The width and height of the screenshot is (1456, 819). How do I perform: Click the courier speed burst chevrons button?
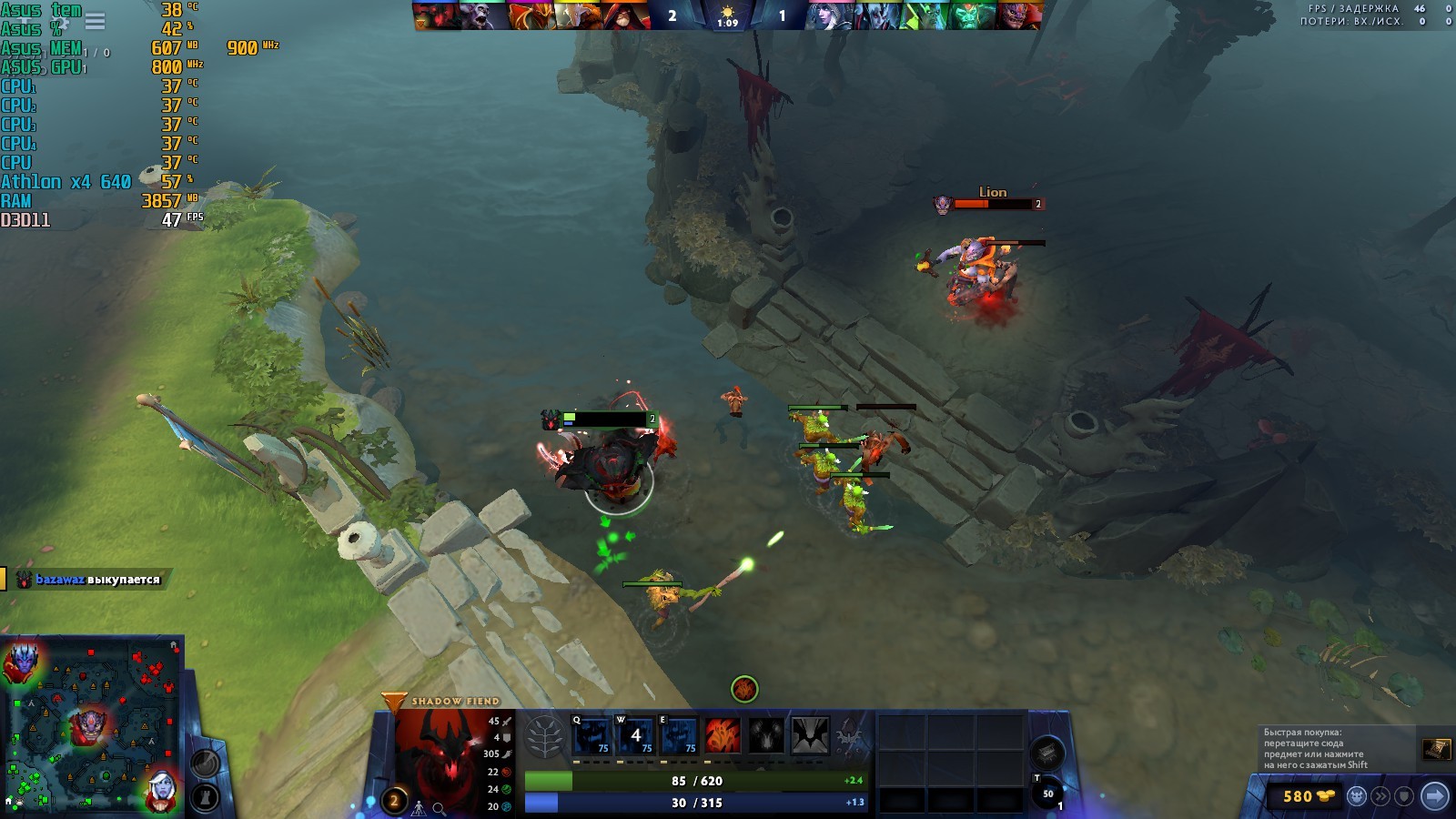[1381, 796]
